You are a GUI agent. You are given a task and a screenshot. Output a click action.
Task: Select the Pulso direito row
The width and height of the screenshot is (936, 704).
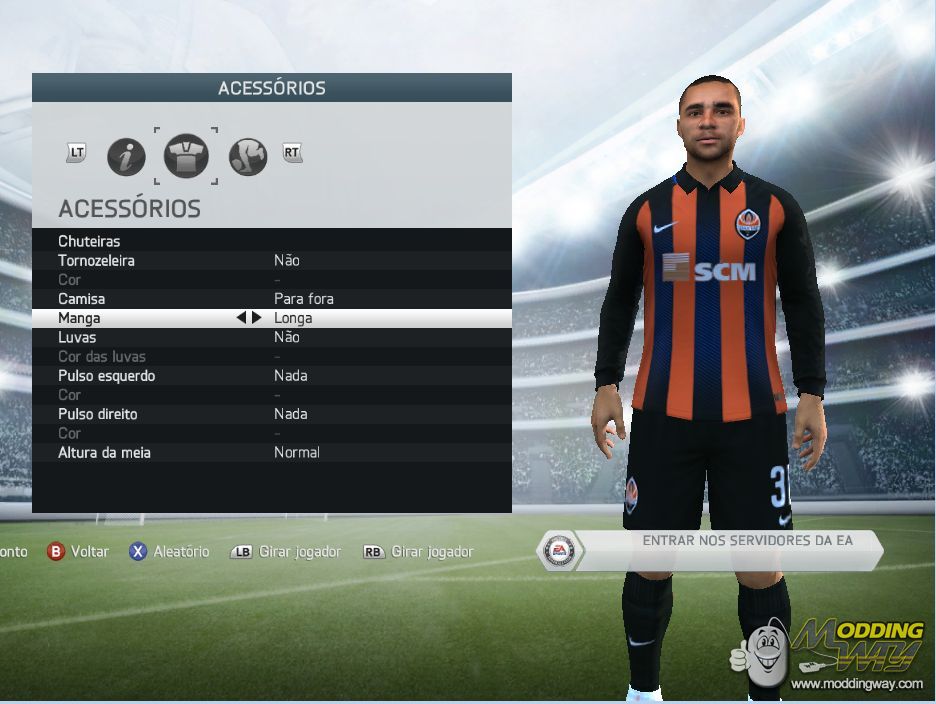[271, 414]
